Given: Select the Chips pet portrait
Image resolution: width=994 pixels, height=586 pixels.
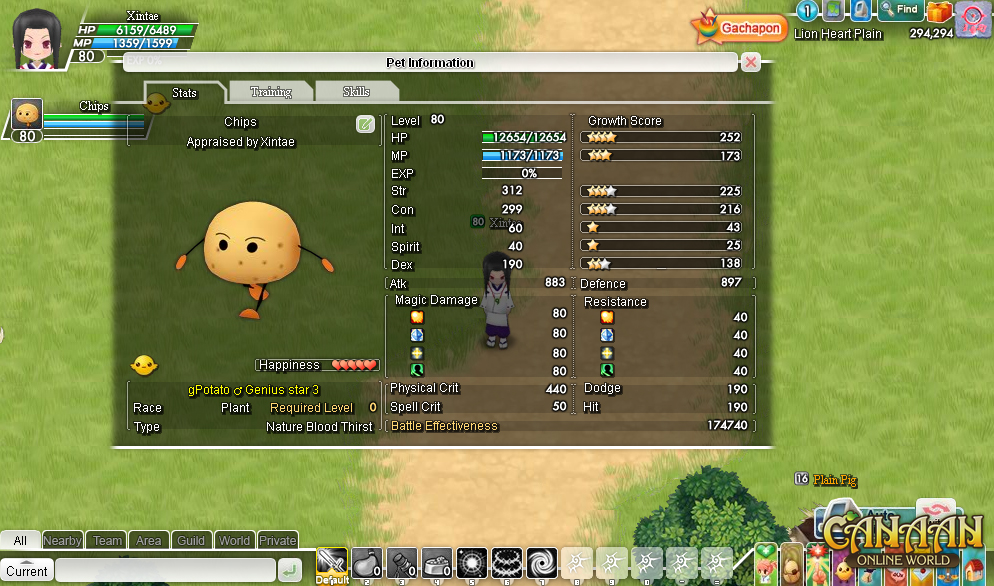Looking at the screenshot, I should click(27, 114).
